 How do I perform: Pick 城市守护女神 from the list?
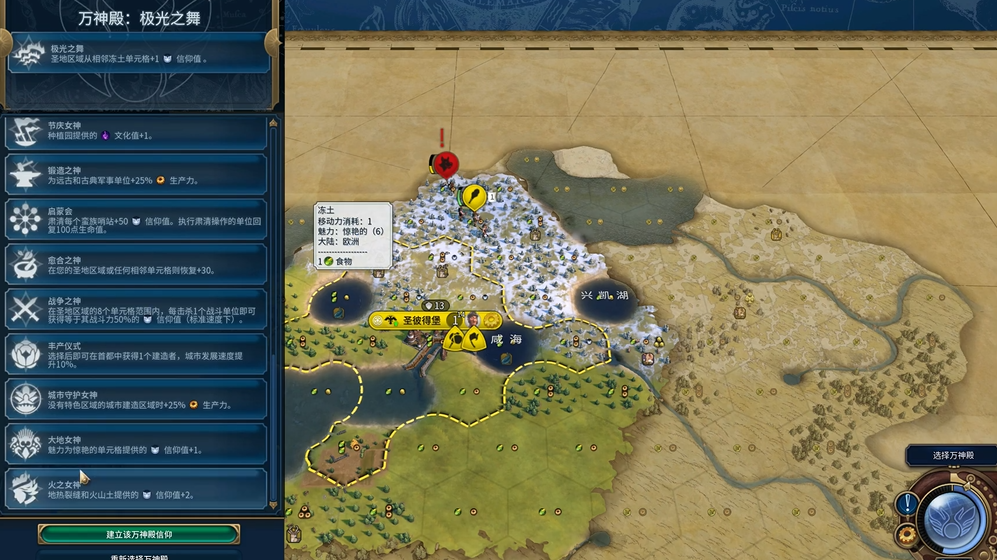(x=137, y=399)
